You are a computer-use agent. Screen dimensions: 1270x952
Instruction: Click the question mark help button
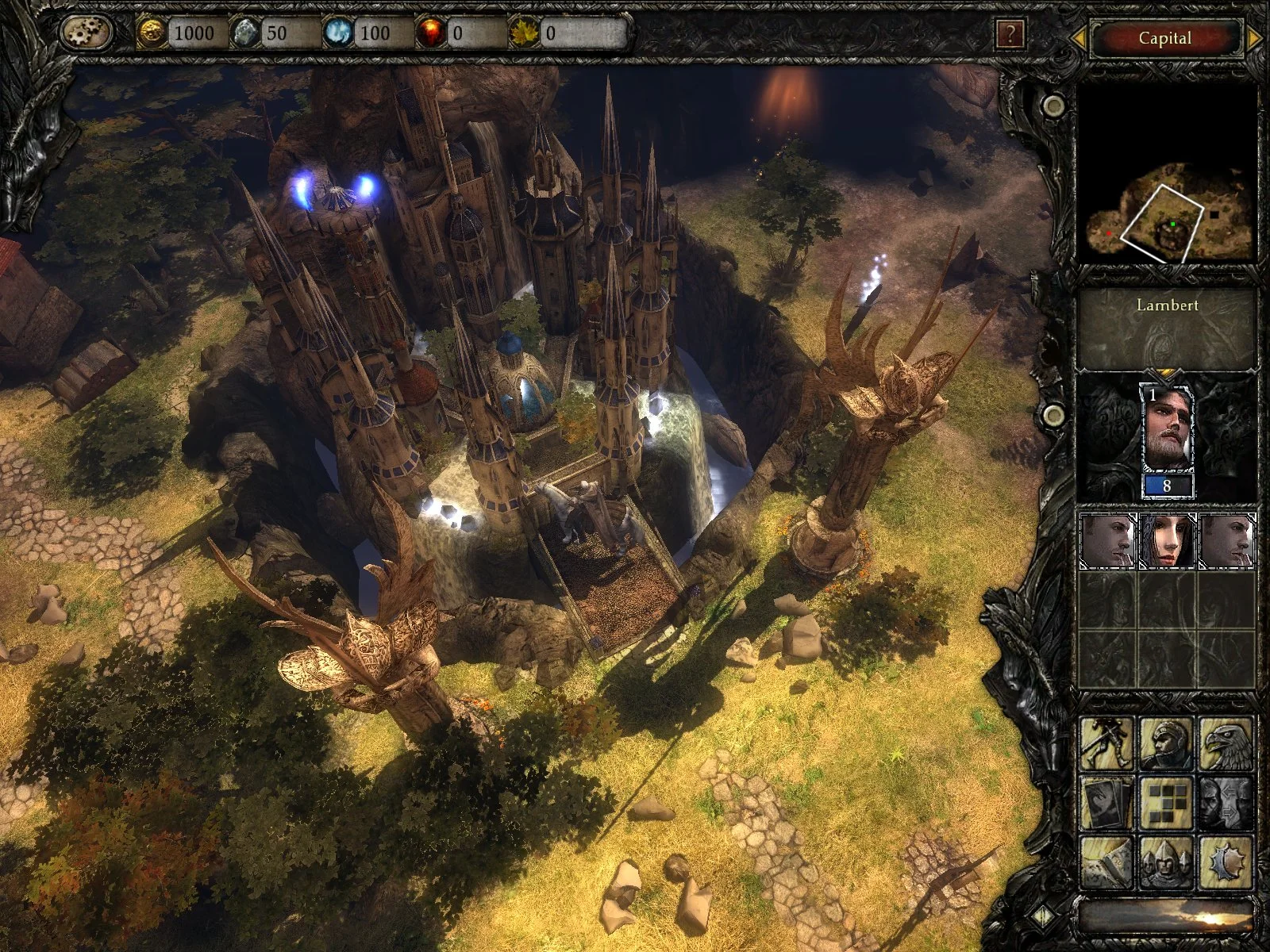[x=1010, y=34]
